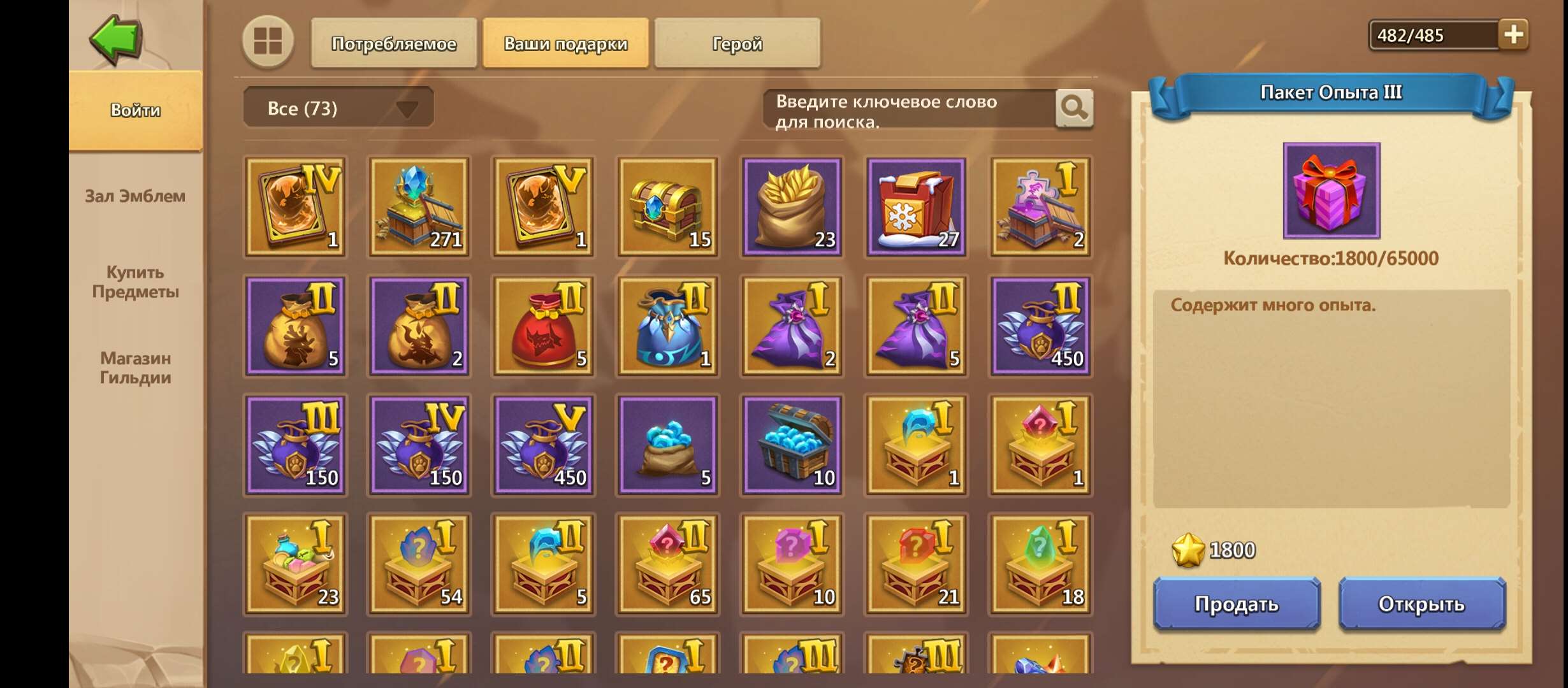Open the Потребляемое tab
Image resolution: width=1568 pixels, height=688 pixels.
[393, 43]
